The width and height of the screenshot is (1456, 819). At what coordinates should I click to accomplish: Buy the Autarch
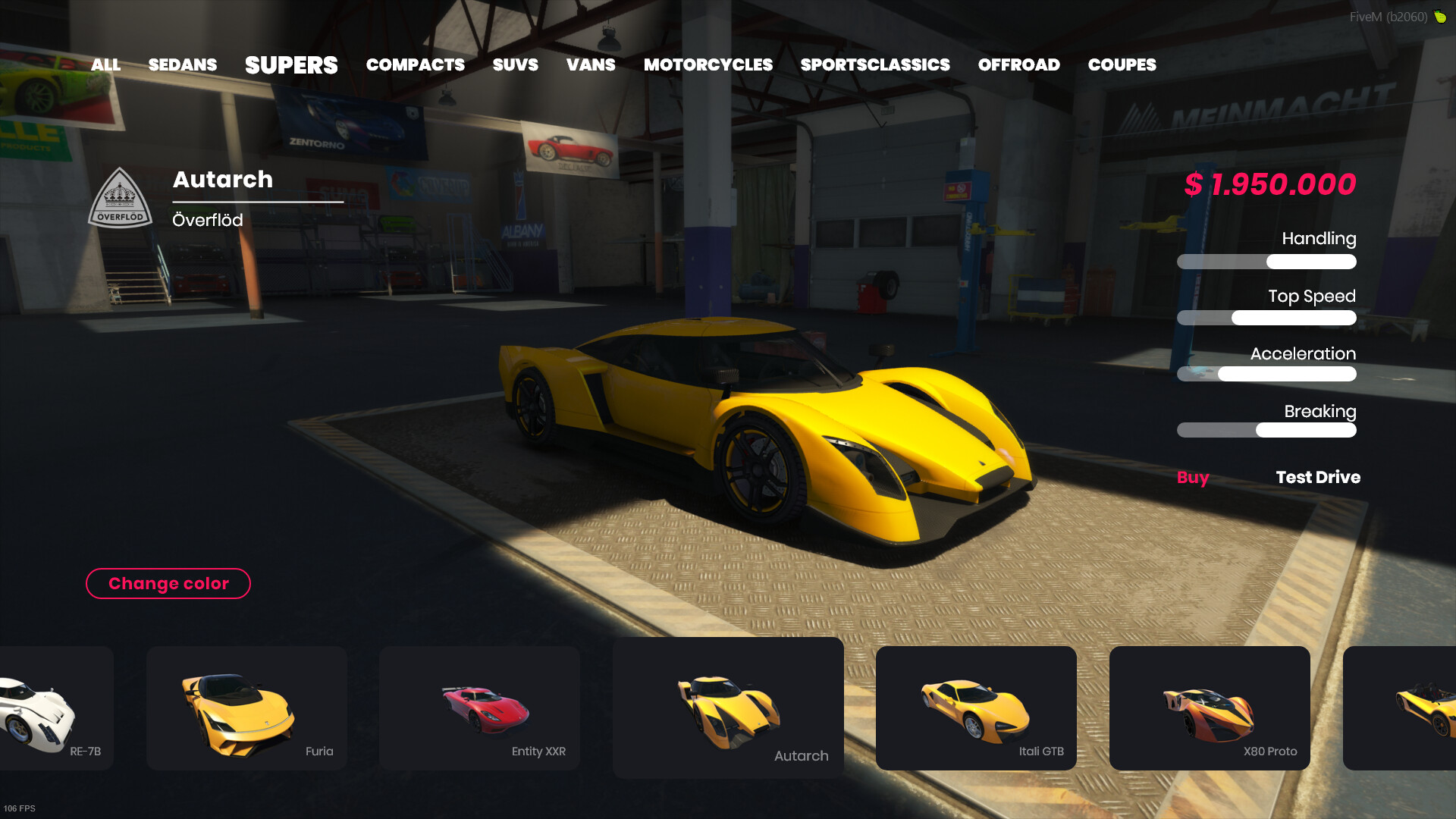point(1192,478)
